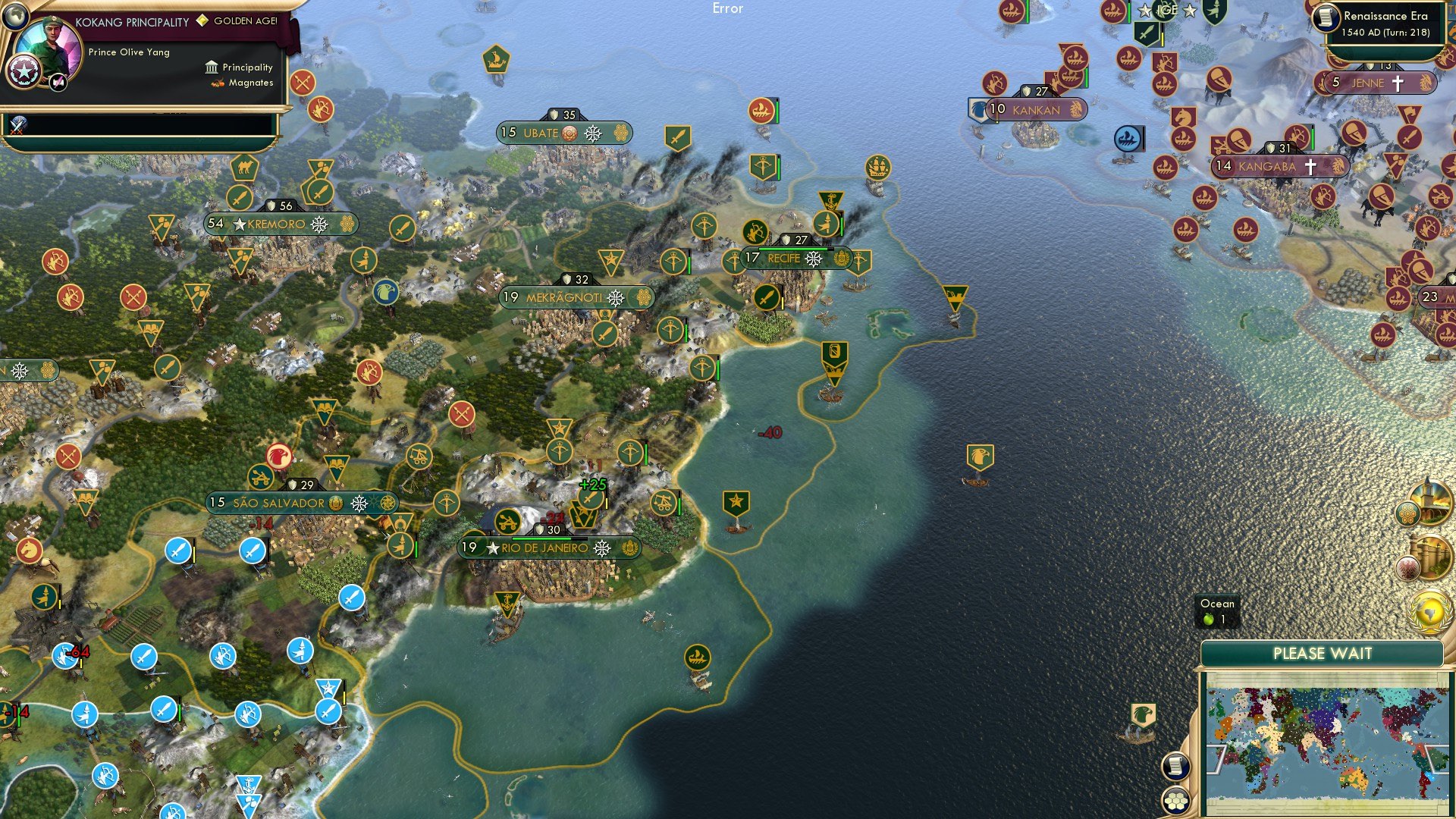Open the notification log scroll icon beside minimap
1456x819 pixels.
point(1176,767)
